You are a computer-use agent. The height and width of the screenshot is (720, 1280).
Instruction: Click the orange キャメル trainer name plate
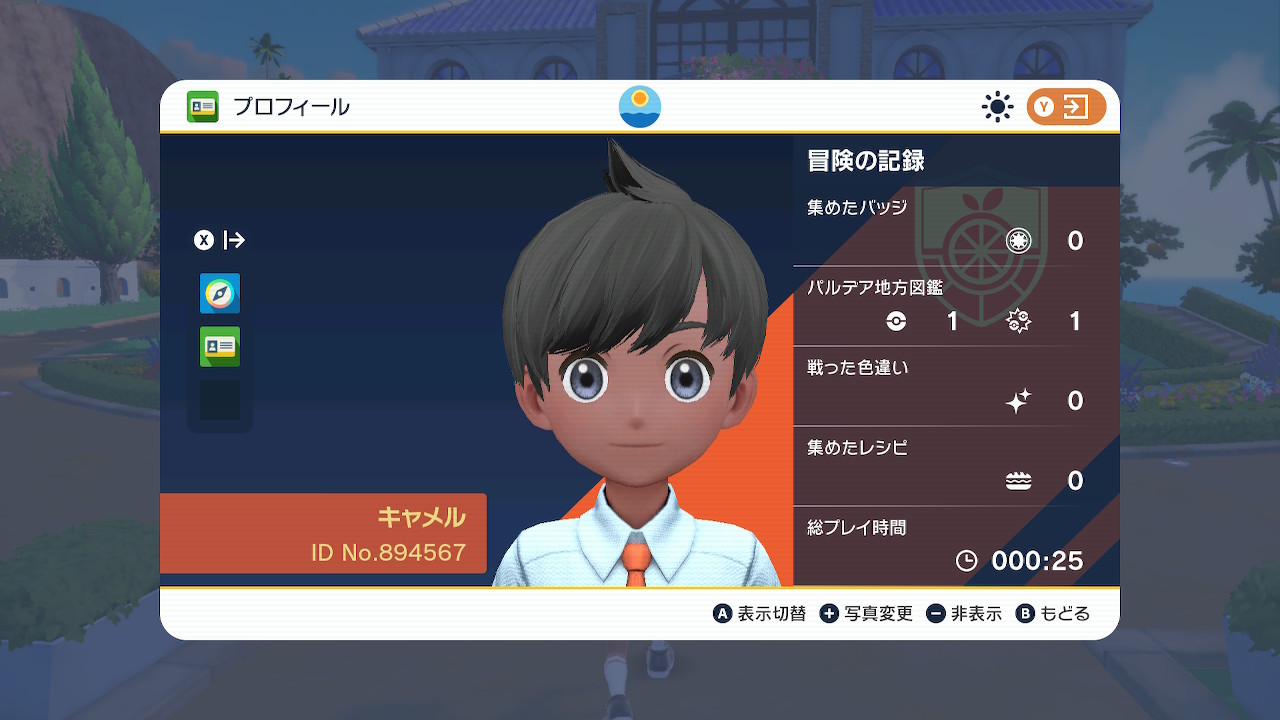pos(421,518)
